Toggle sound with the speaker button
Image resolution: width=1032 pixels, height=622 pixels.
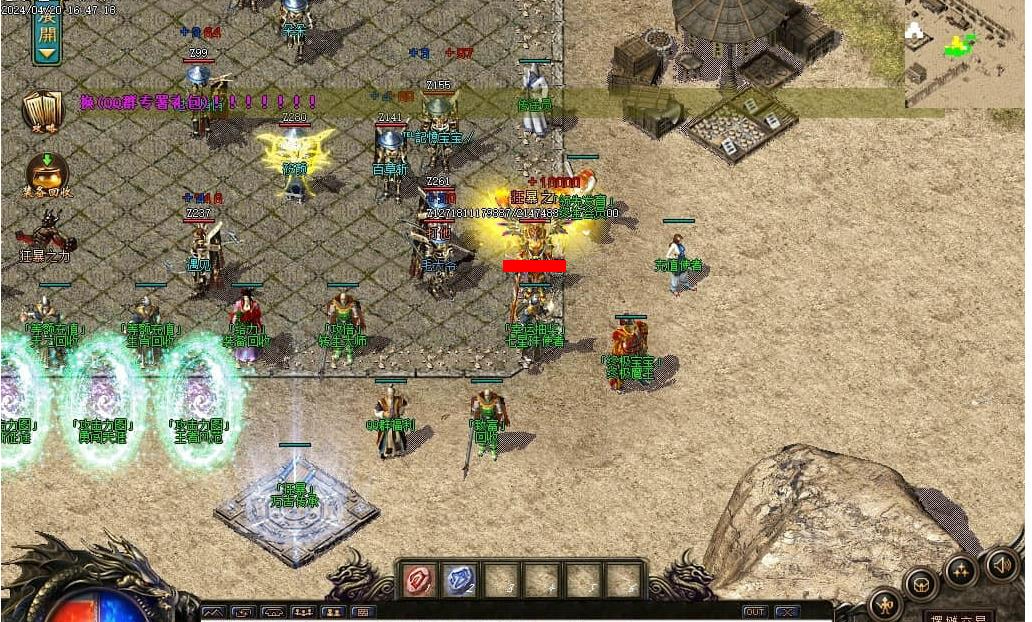tap(1001, 565)
